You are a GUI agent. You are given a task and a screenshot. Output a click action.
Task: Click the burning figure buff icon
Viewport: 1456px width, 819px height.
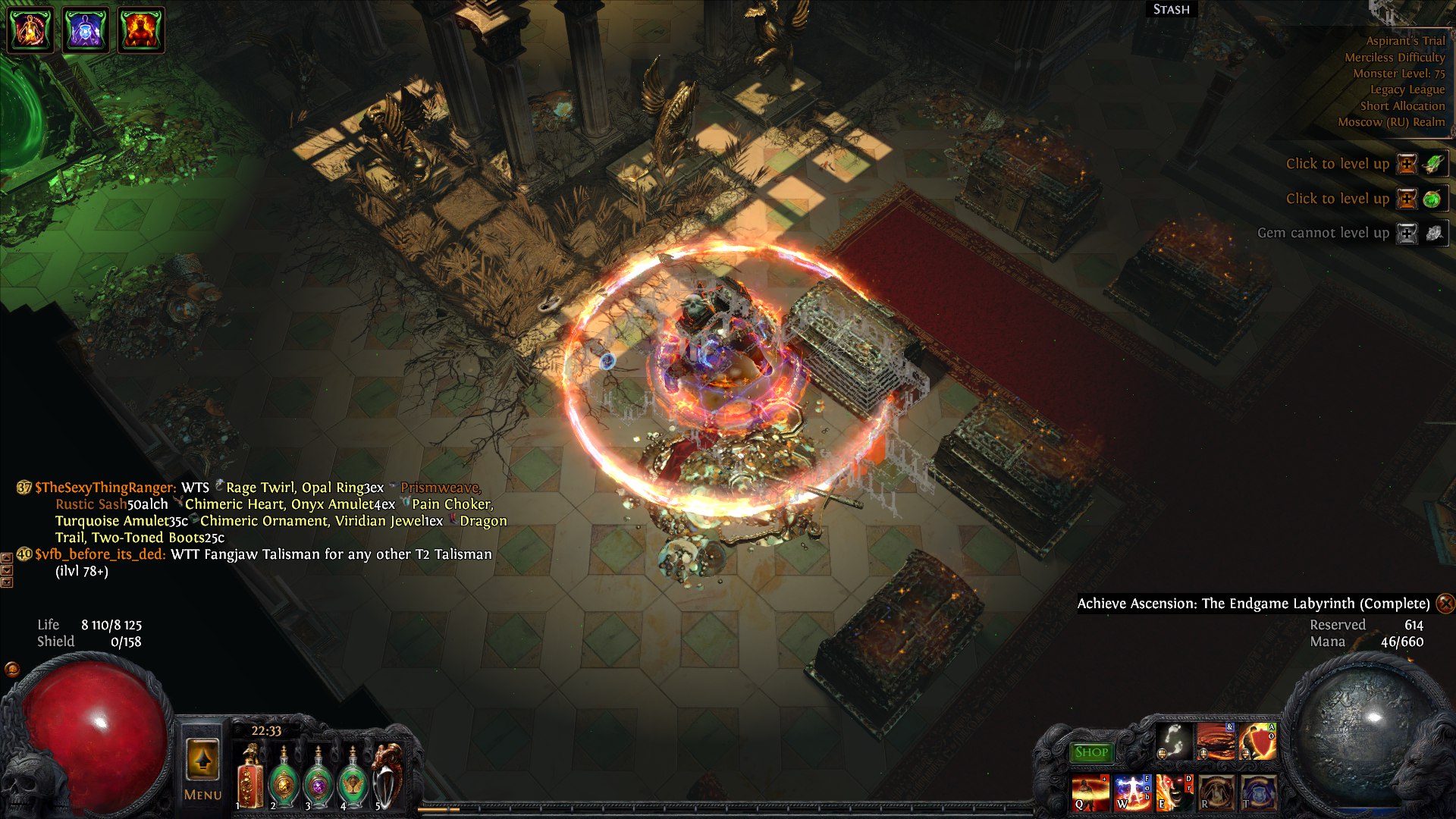[x=141, y=30]
